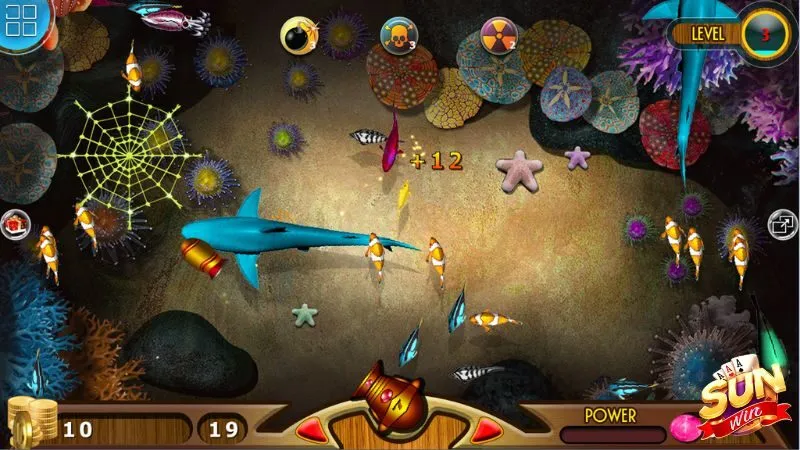
Task: Tap the pink power gem button
Action: 684,427
